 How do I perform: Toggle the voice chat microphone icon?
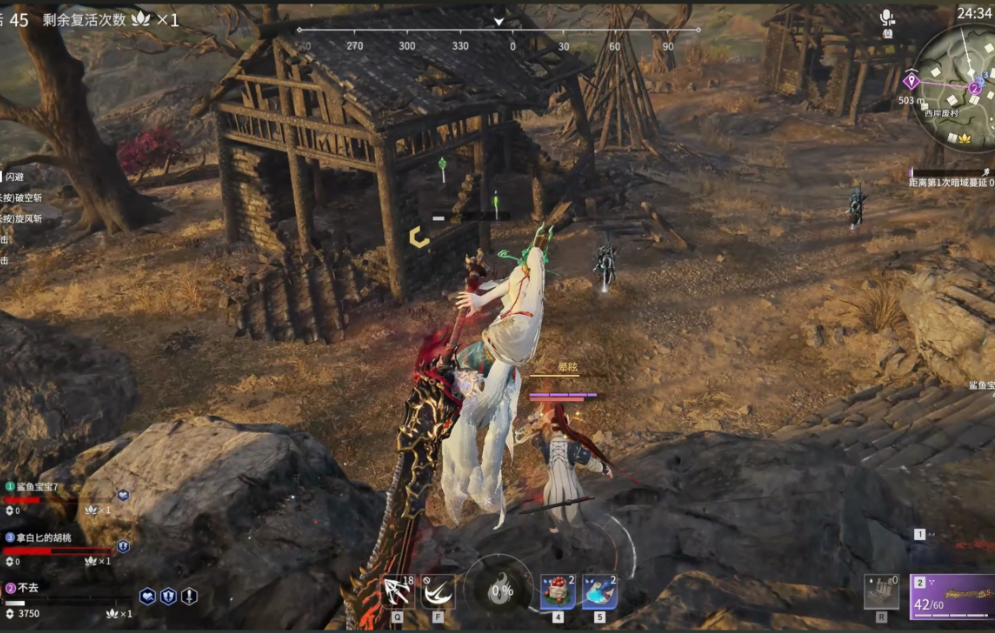(887, 17)
